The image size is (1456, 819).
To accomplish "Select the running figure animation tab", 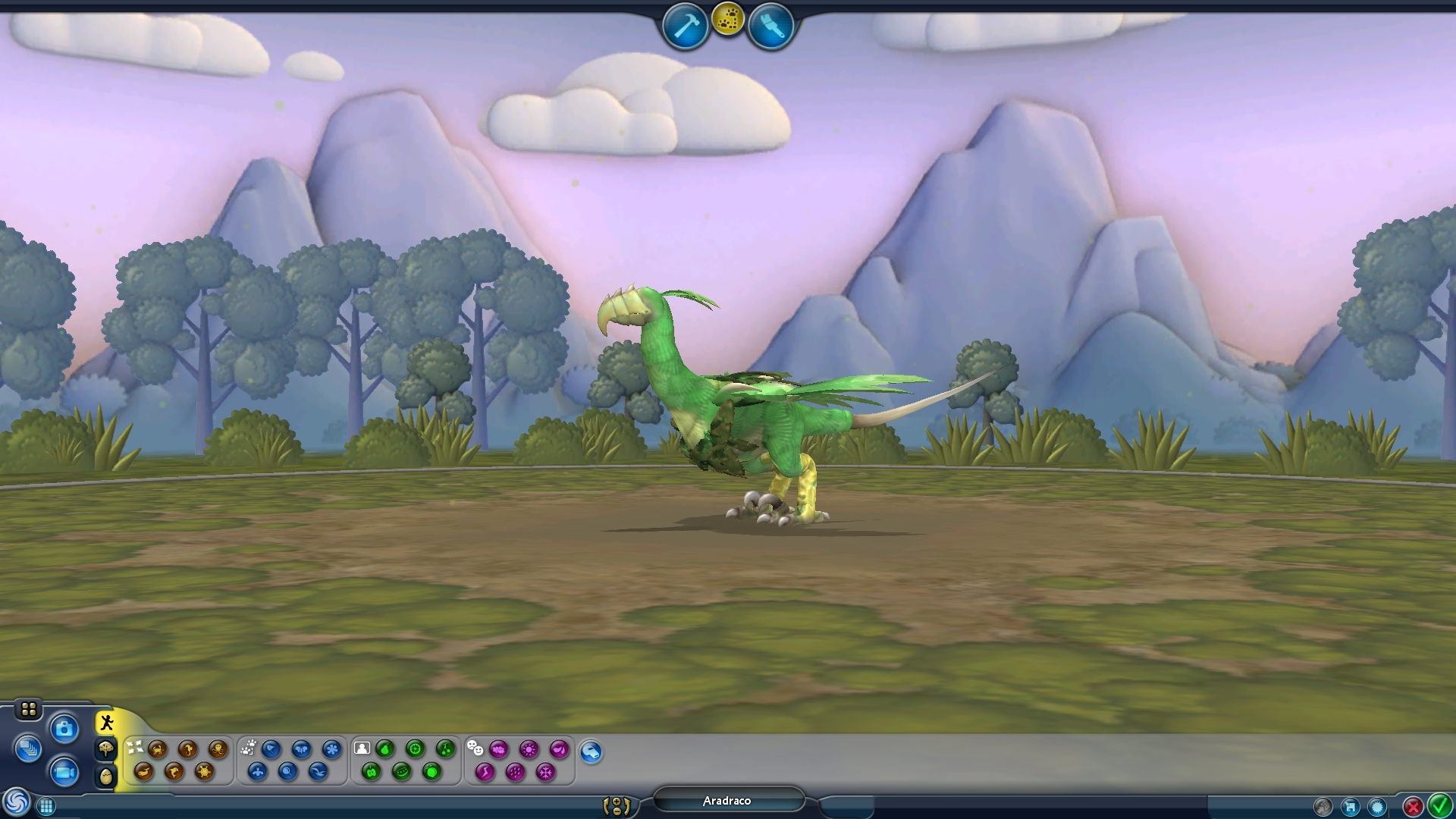I will pyautogui.click(x=106, y=723).
